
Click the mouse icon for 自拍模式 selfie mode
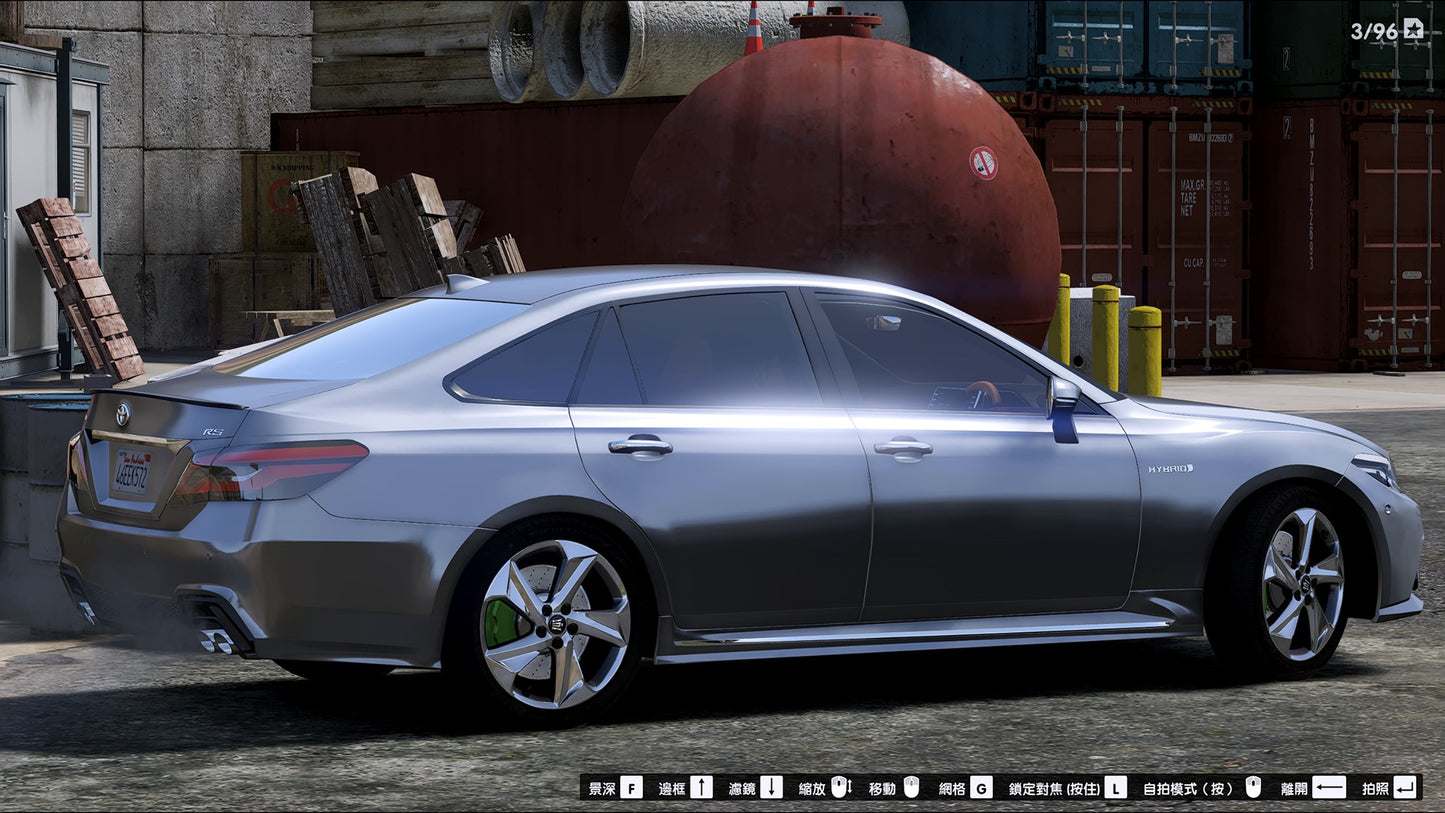(x=1252, y=788)
